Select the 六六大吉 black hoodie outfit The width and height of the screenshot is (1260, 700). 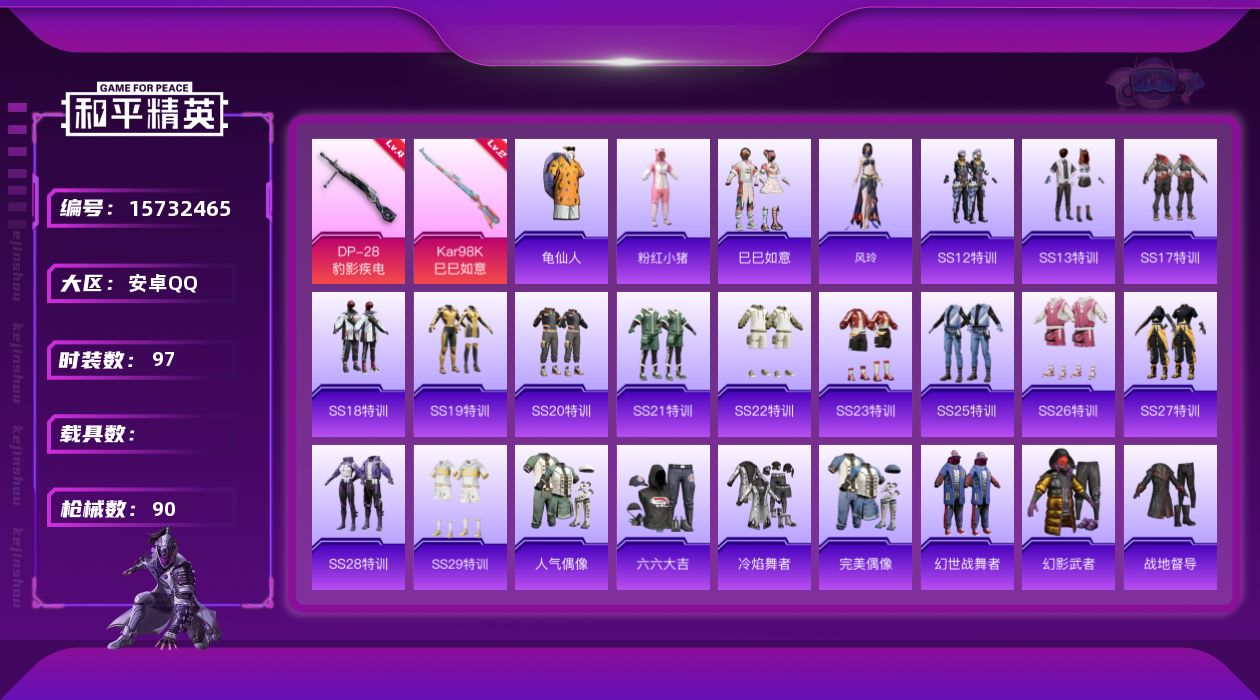(663, 517)
